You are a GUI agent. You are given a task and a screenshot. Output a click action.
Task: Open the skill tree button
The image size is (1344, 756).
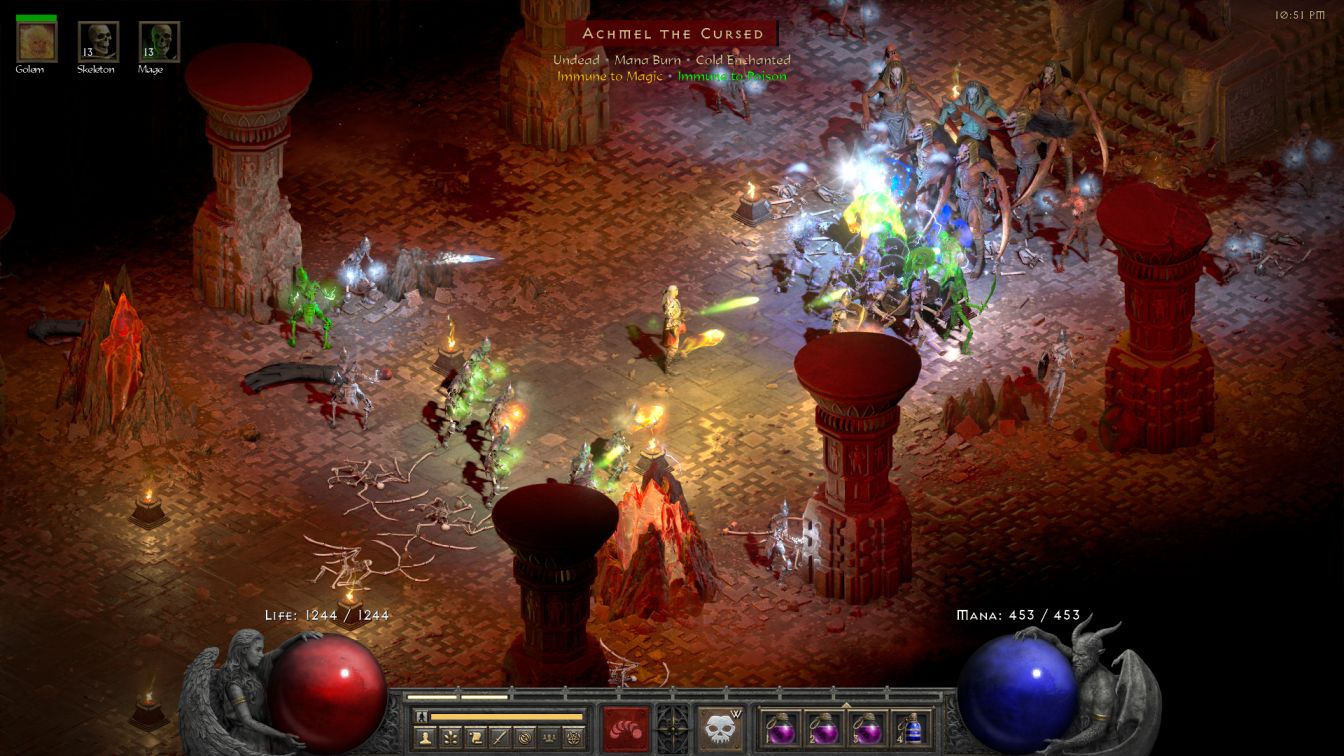tap(451, 738)
